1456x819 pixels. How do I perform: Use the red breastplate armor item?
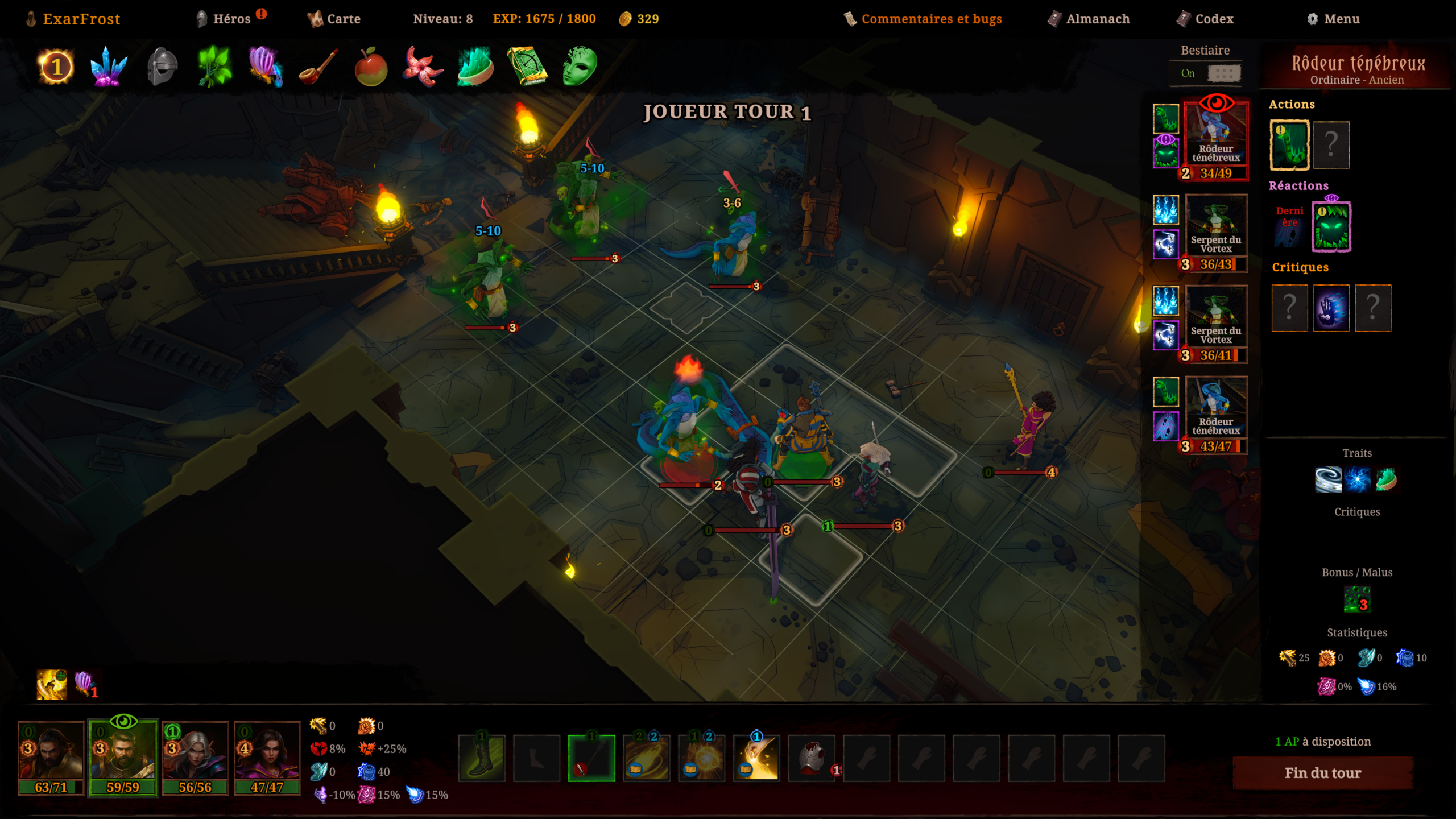coord(812,758)
